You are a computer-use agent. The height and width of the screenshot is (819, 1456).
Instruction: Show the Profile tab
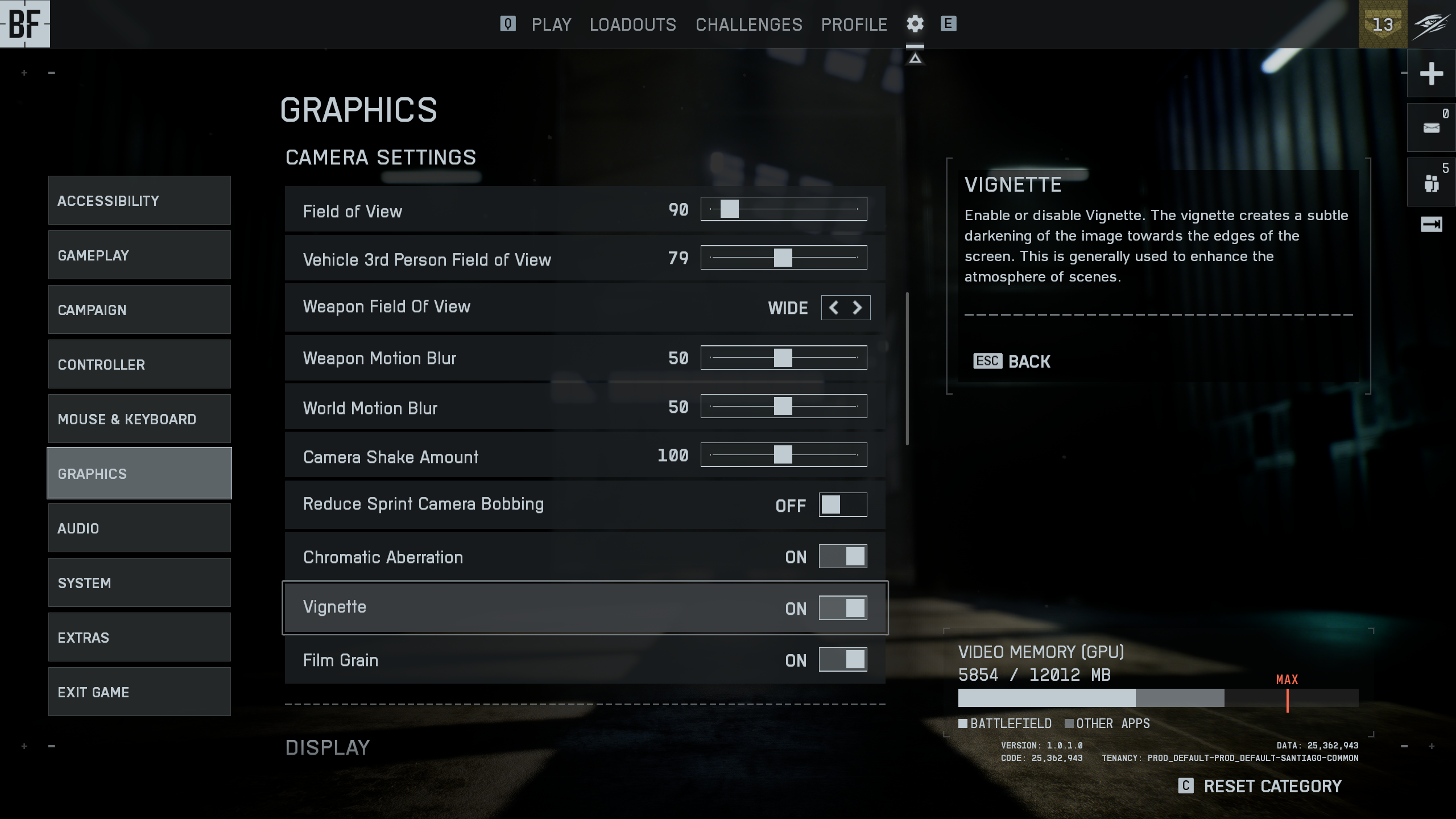coord(854,24)
